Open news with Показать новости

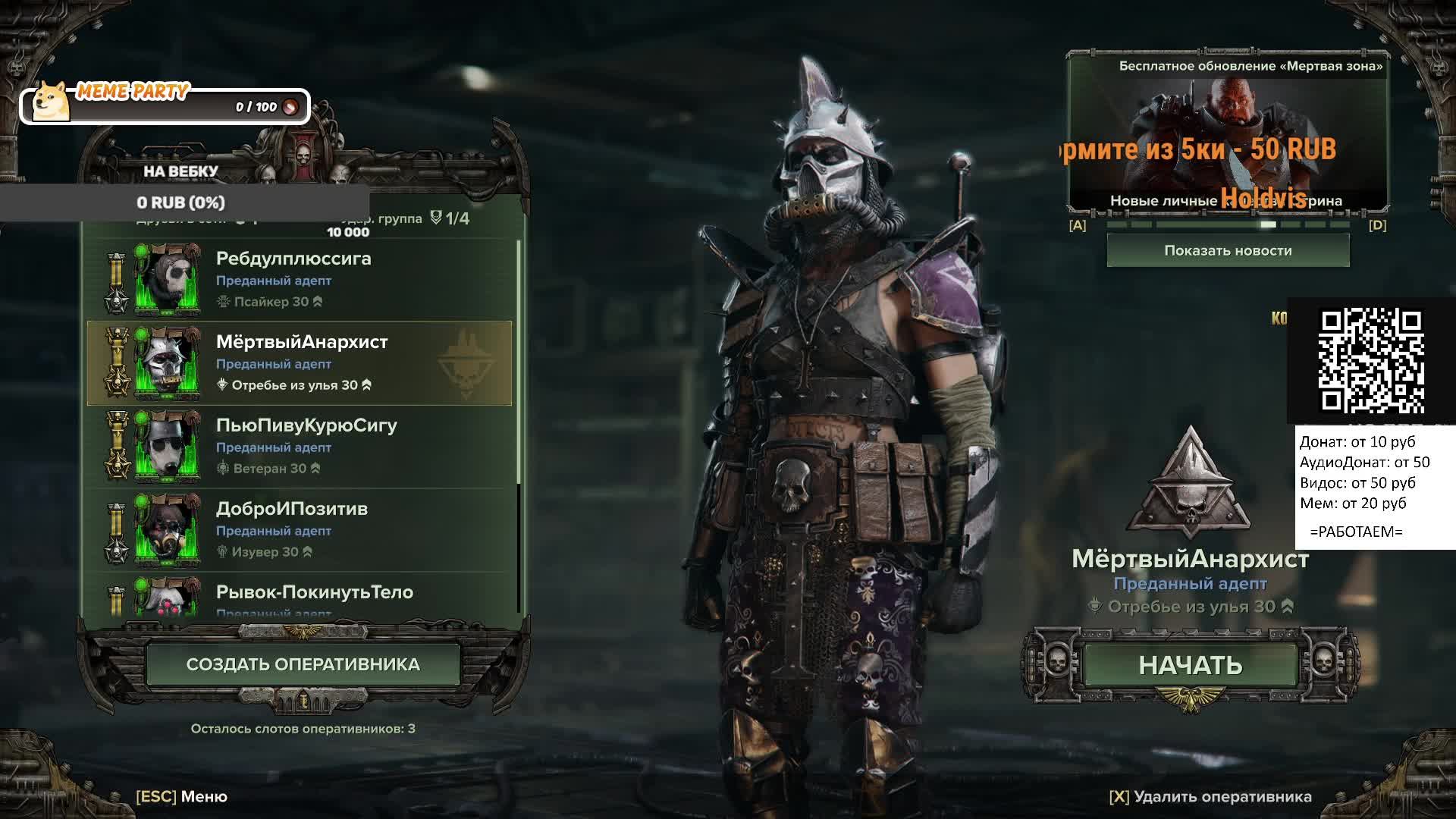1228,250
